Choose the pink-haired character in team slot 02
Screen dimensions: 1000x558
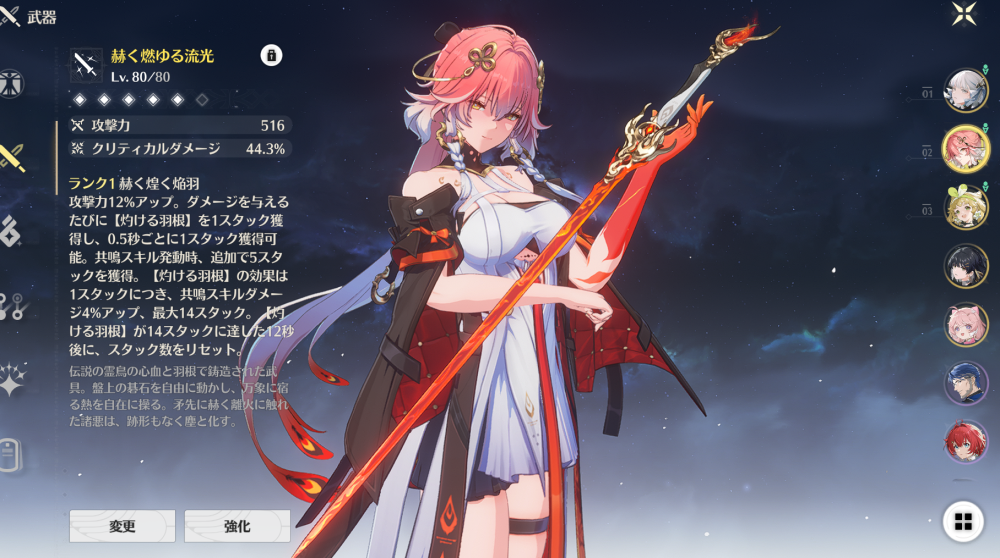pos(966,149)
